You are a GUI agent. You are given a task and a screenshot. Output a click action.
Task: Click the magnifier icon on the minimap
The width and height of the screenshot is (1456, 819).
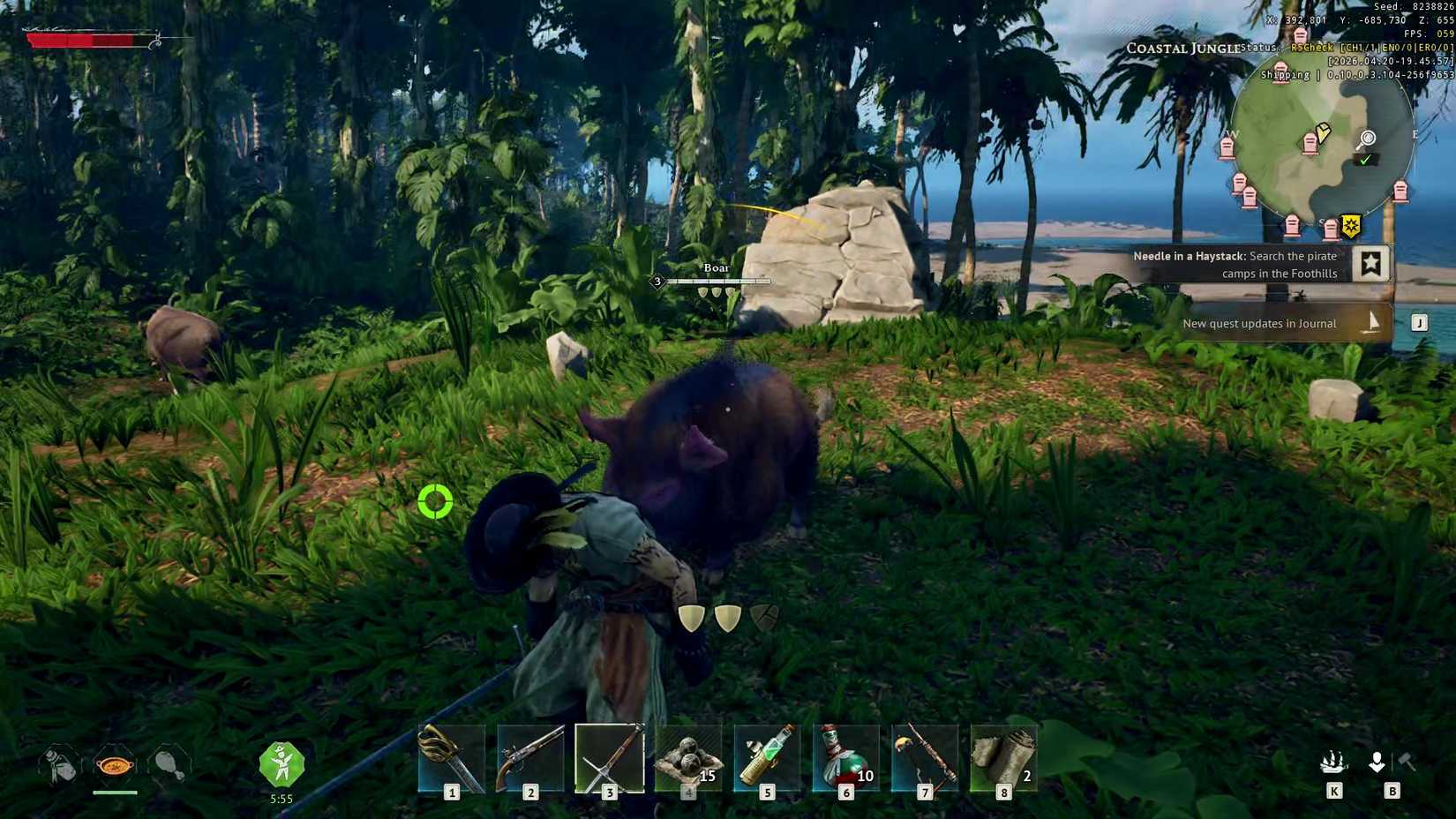1366,139
